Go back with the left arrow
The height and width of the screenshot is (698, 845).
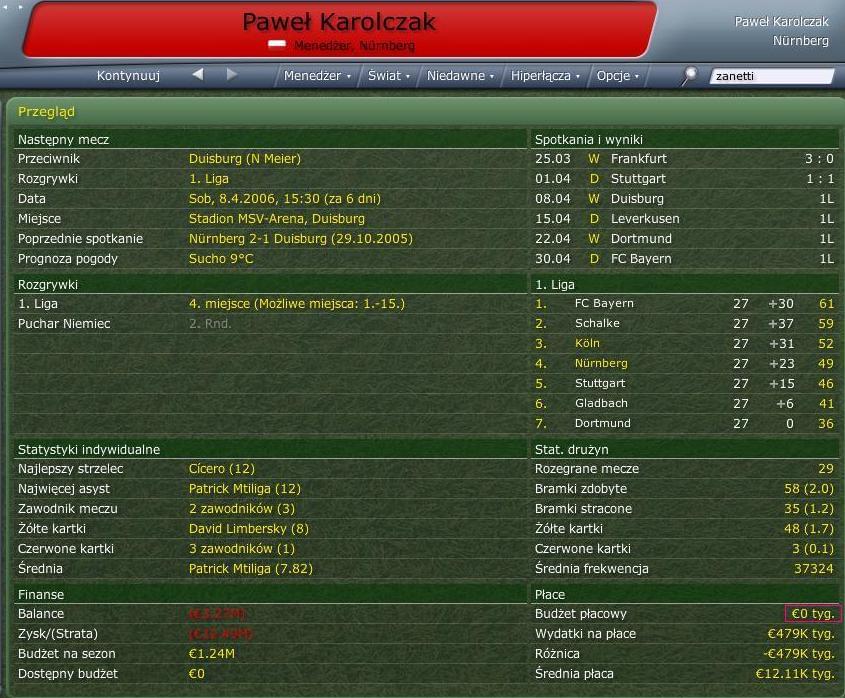coord(198,74)
